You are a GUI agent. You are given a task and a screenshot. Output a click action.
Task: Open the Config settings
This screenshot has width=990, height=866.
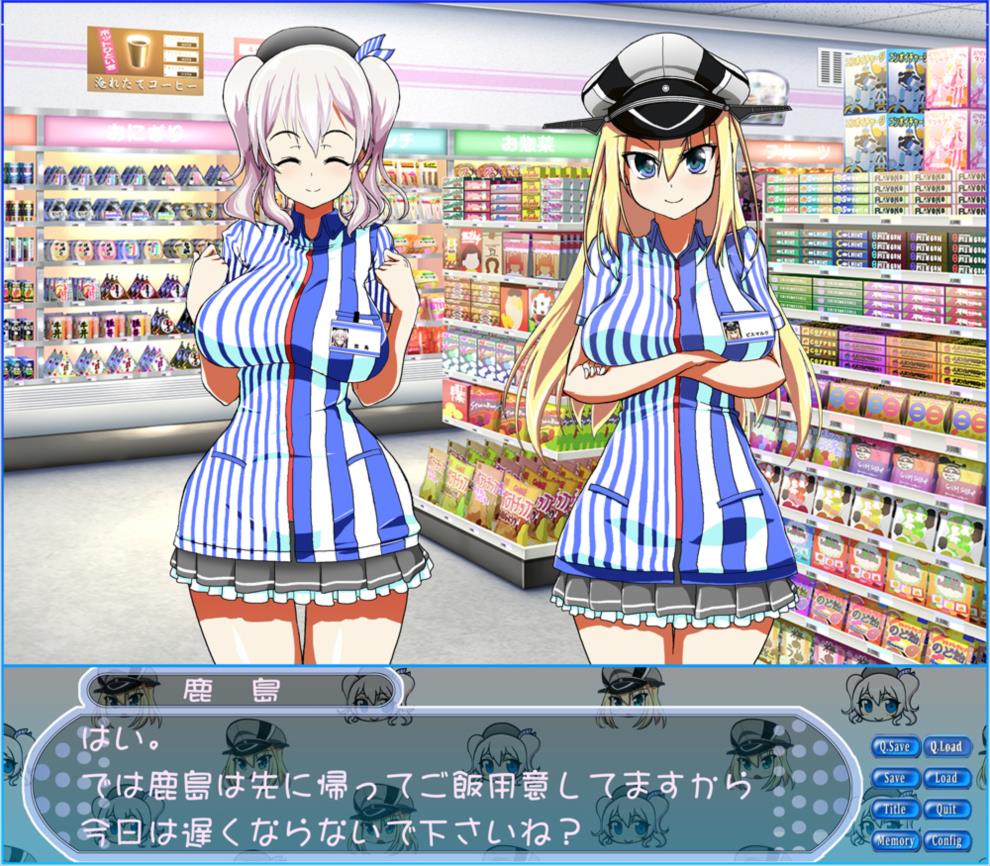pyautogui.click(x=945, y=840)
